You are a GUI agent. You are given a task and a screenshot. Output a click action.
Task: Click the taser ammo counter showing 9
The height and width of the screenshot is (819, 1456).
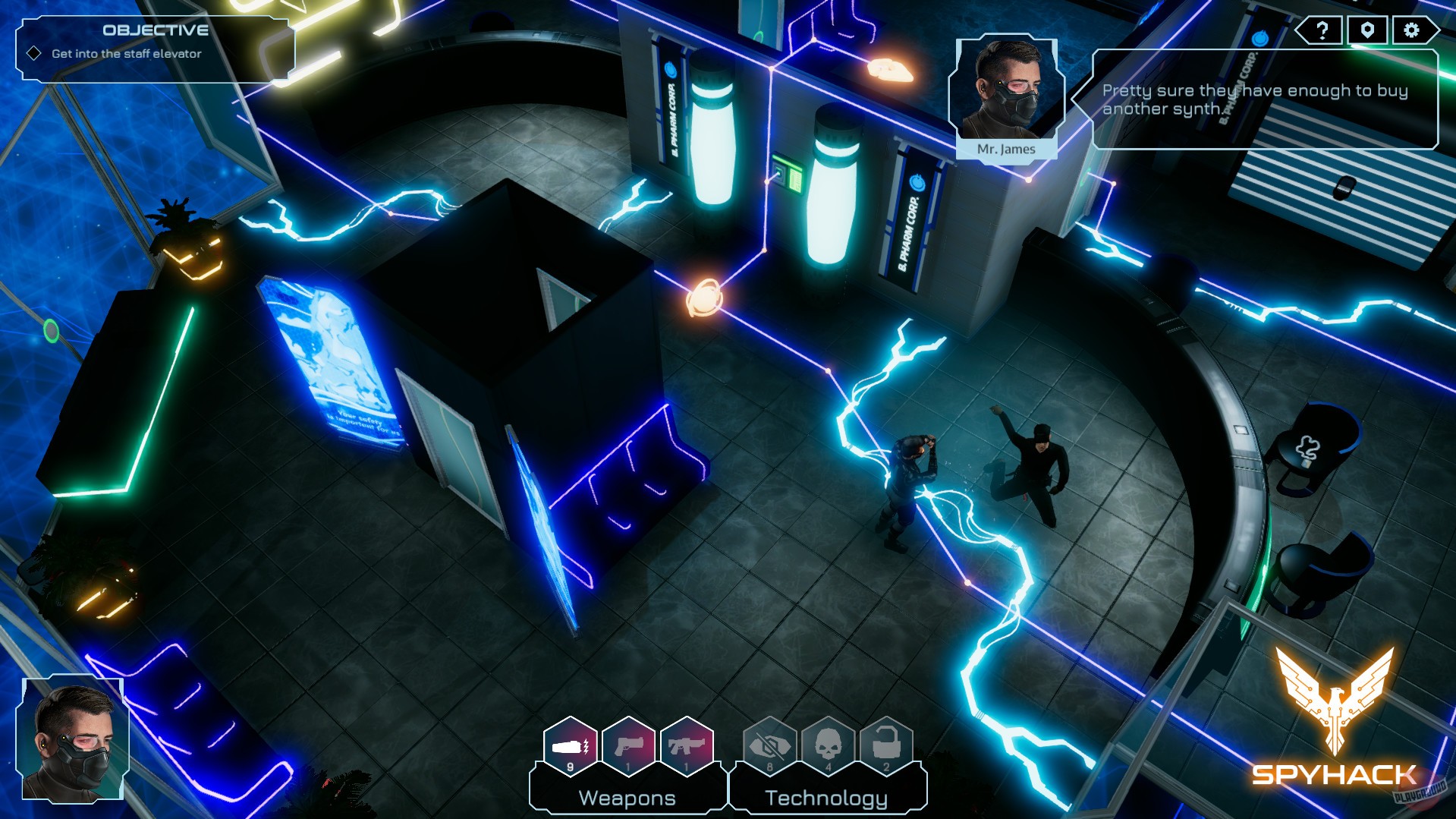coord(571,765)
